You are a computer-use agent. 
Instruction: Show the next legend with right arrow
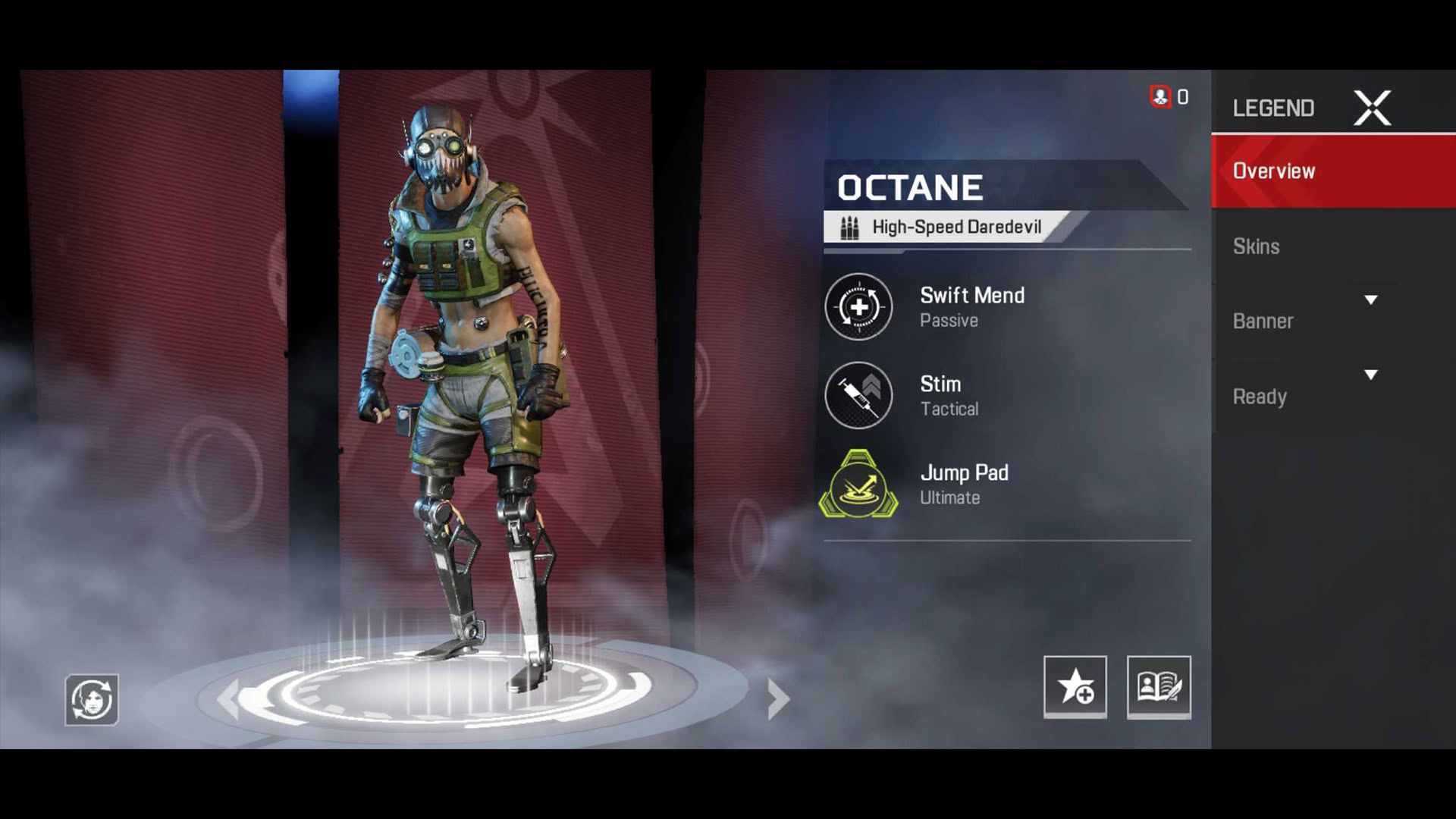[x=778, y=698]
